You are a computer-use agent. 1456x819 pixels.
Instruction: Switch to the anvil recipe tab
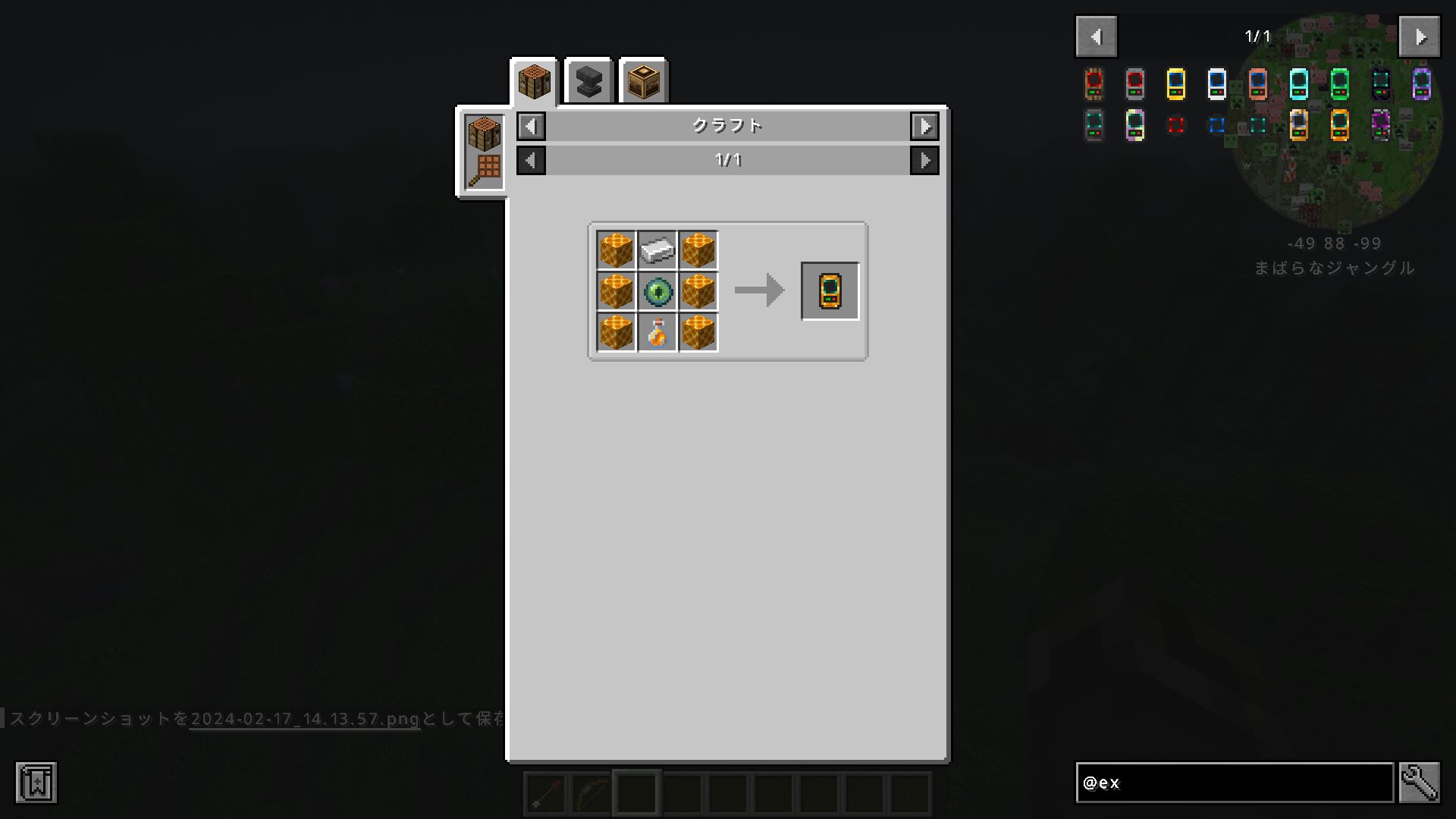(x=588, y=81)
